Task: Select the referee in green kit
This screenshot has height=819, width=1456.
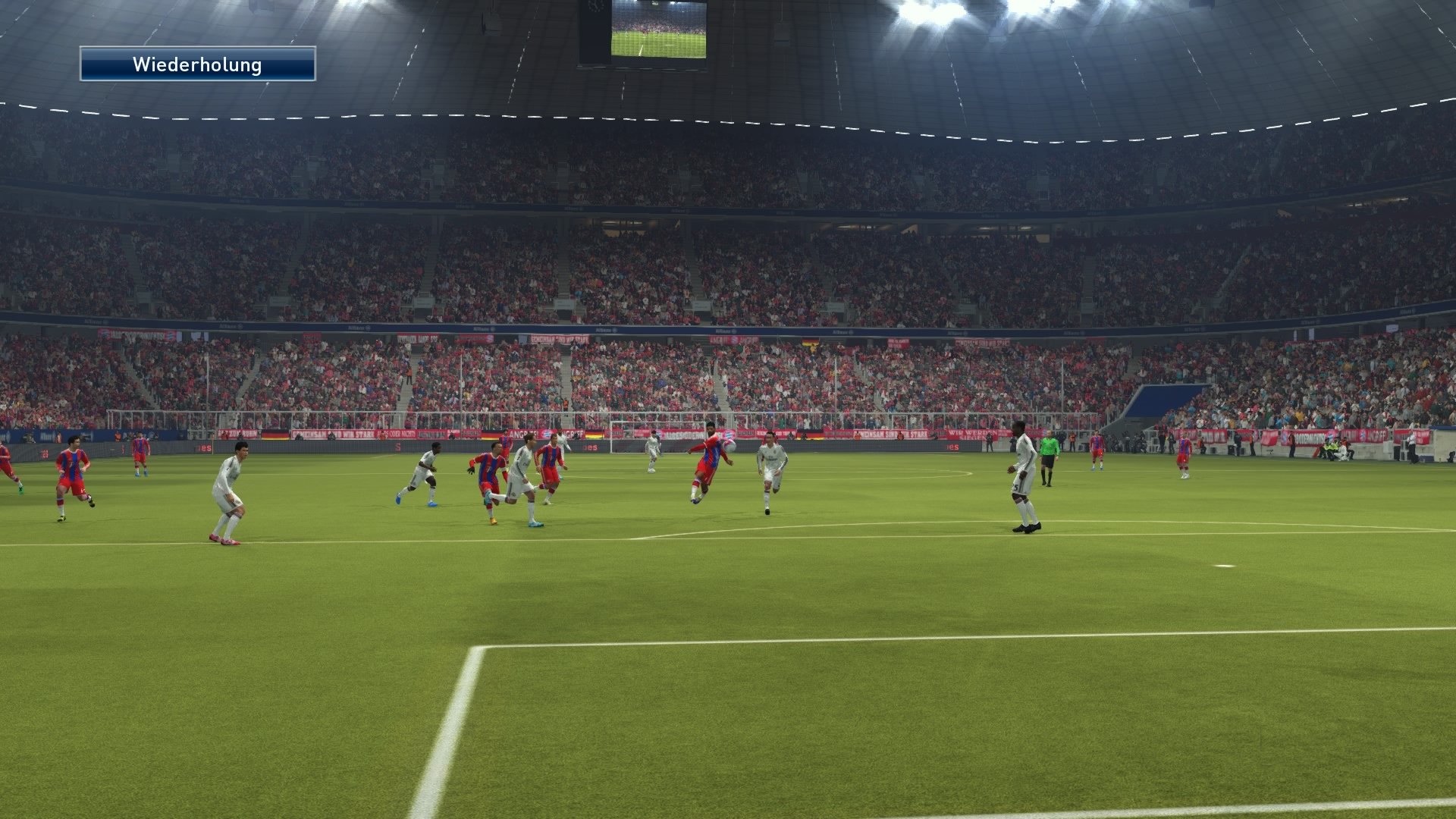Action: (x=1049, y=453)
